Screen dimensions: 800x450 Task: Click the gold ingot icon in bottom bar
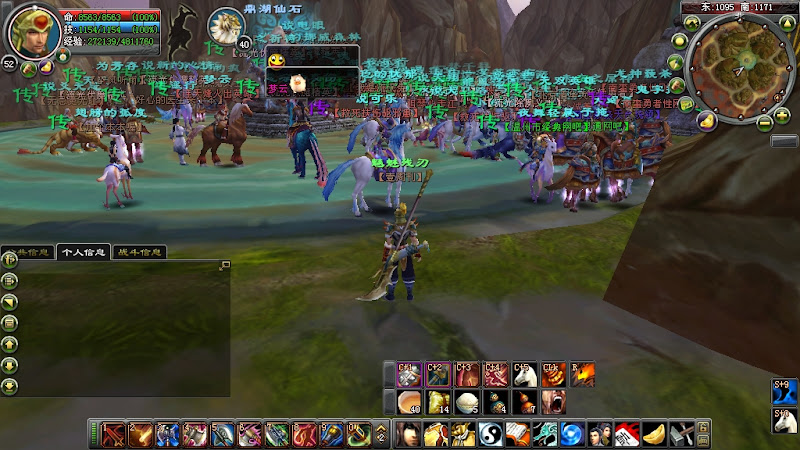click(652, 435)
